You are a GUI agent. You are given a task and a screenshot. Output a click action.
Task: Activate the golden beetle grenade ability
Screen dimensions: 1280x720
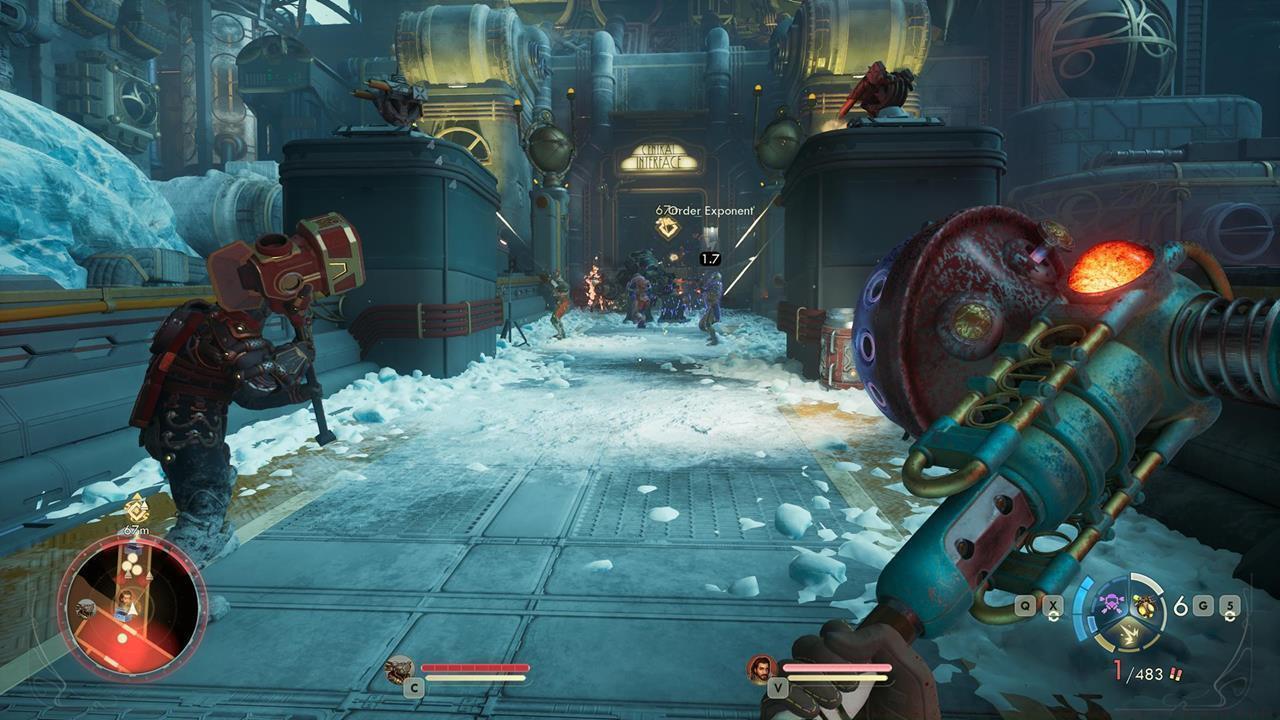(1142, 605)
